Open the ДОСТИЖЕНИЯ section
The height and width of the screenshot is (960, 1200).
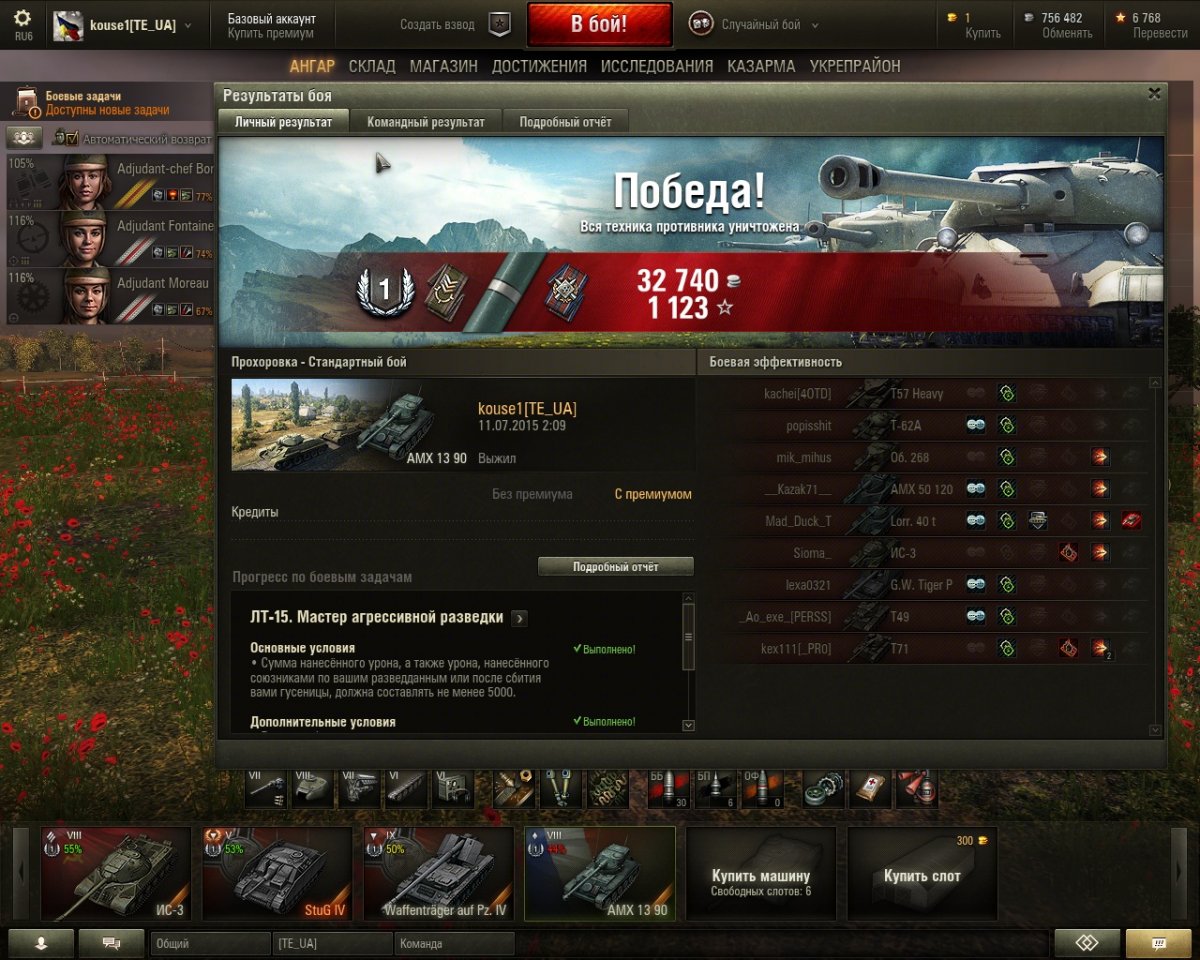(x=539, y=66)
